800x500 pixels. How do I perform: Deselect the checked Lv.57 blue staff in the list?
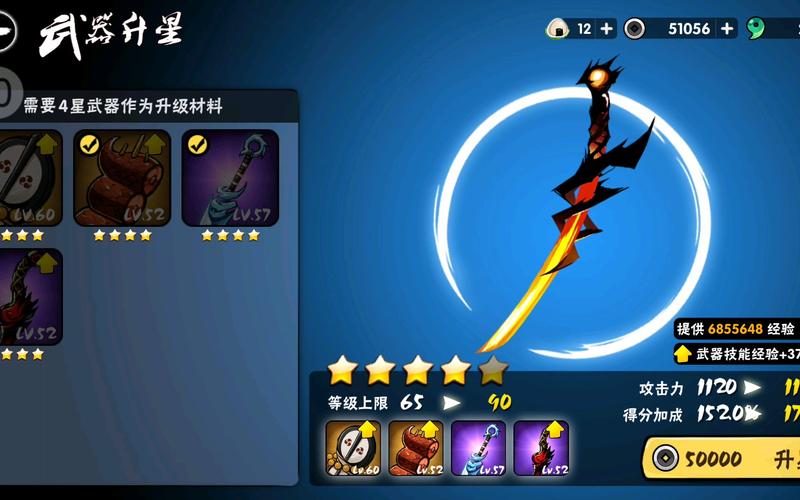pyautogui.click(x=230, y=177)
